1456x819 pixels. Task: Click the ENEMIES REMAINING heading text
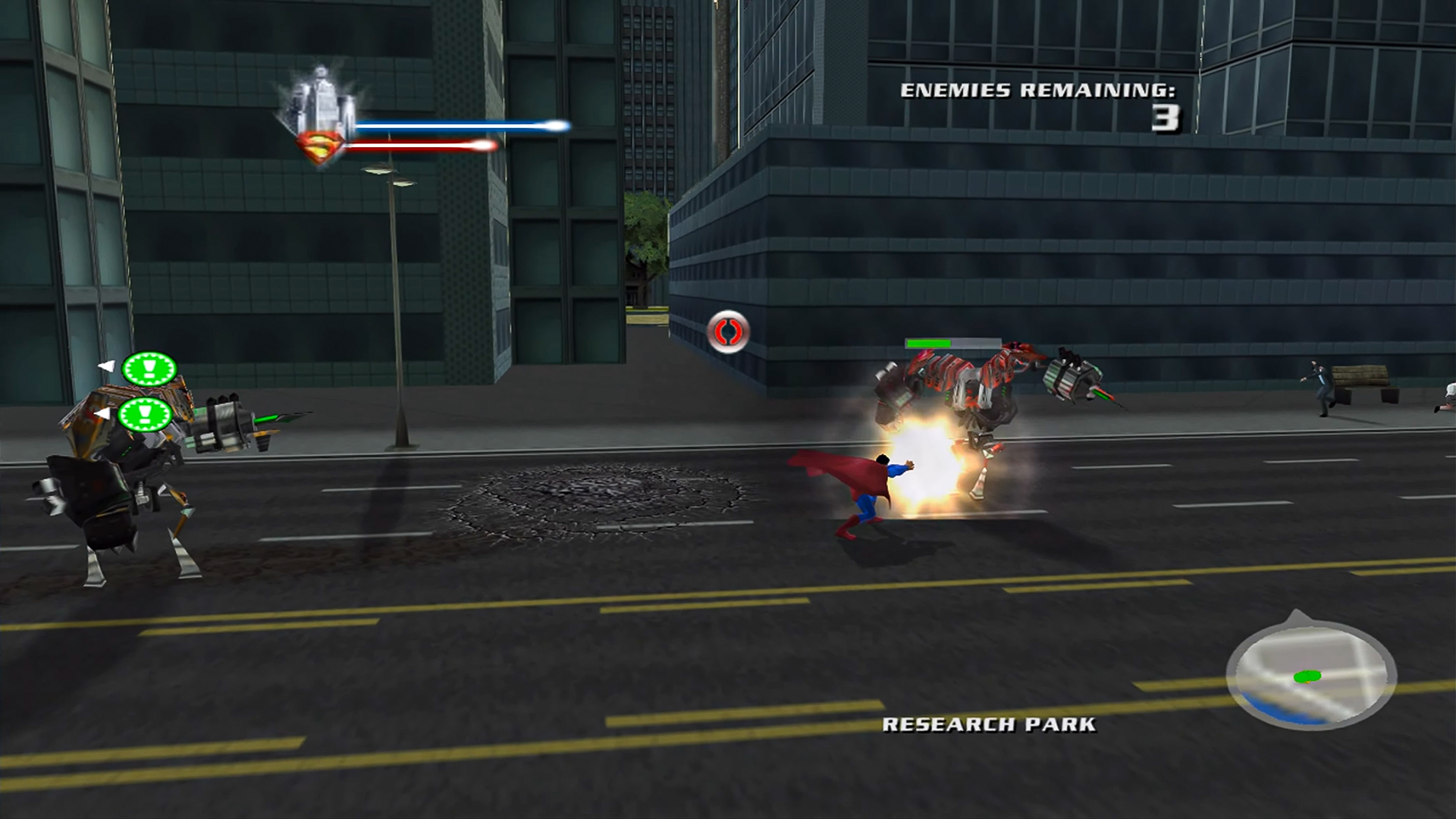pyautogui.click(x=1039, y=89)
